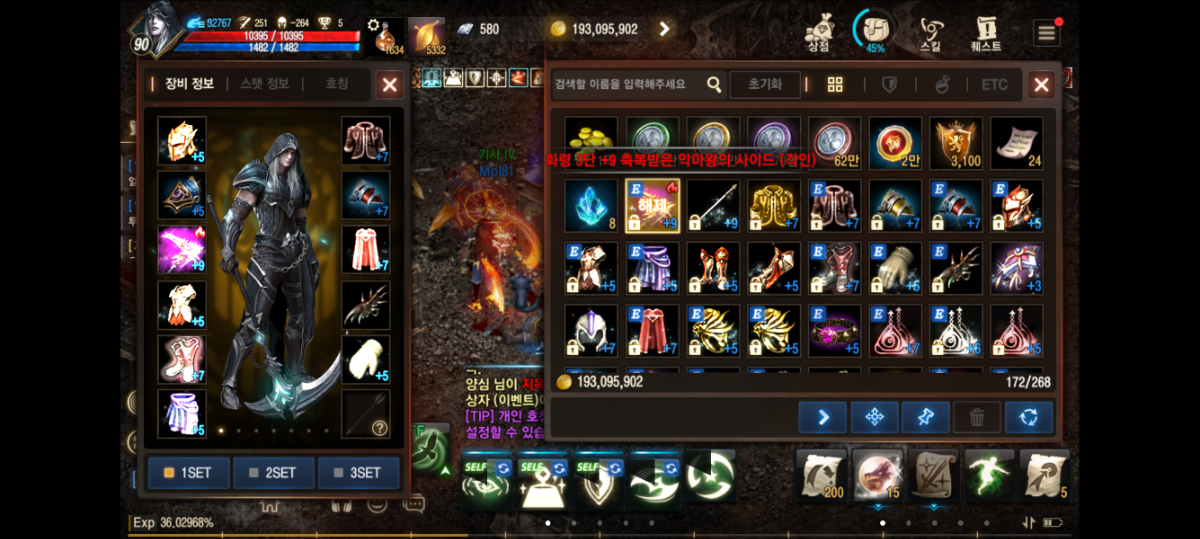Switch to the 스탯 정보 tab

pyautogui.click(x=265, y=84)
